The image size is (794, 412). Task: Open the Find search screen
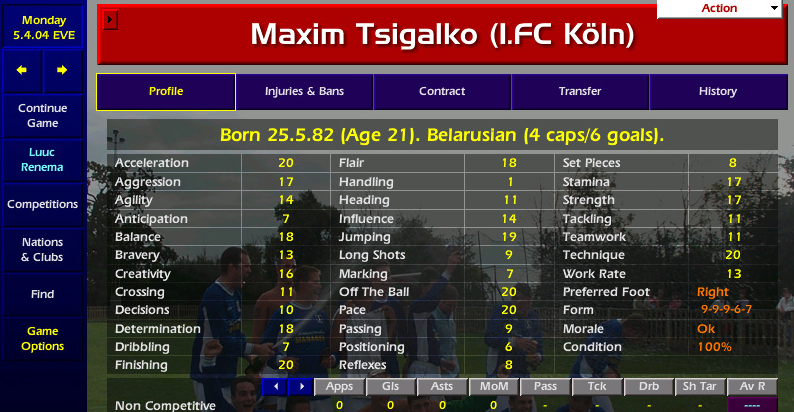click(x=42, y=295)
